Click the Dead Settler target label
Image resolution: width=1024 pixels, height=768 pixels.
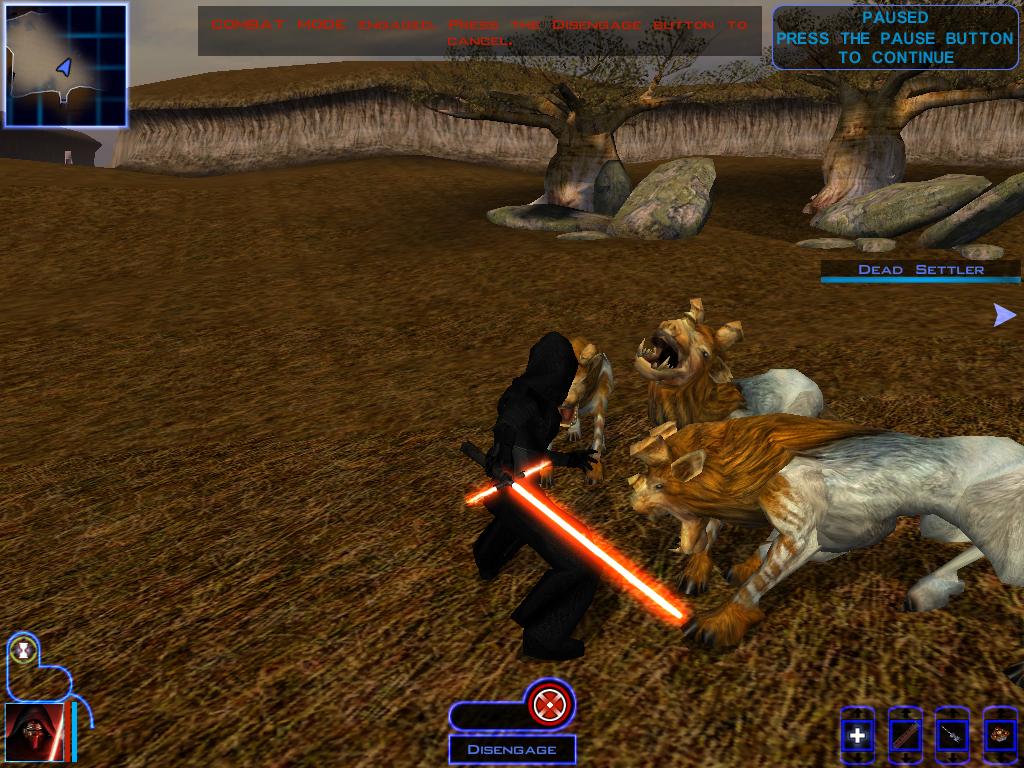[920, 270]
